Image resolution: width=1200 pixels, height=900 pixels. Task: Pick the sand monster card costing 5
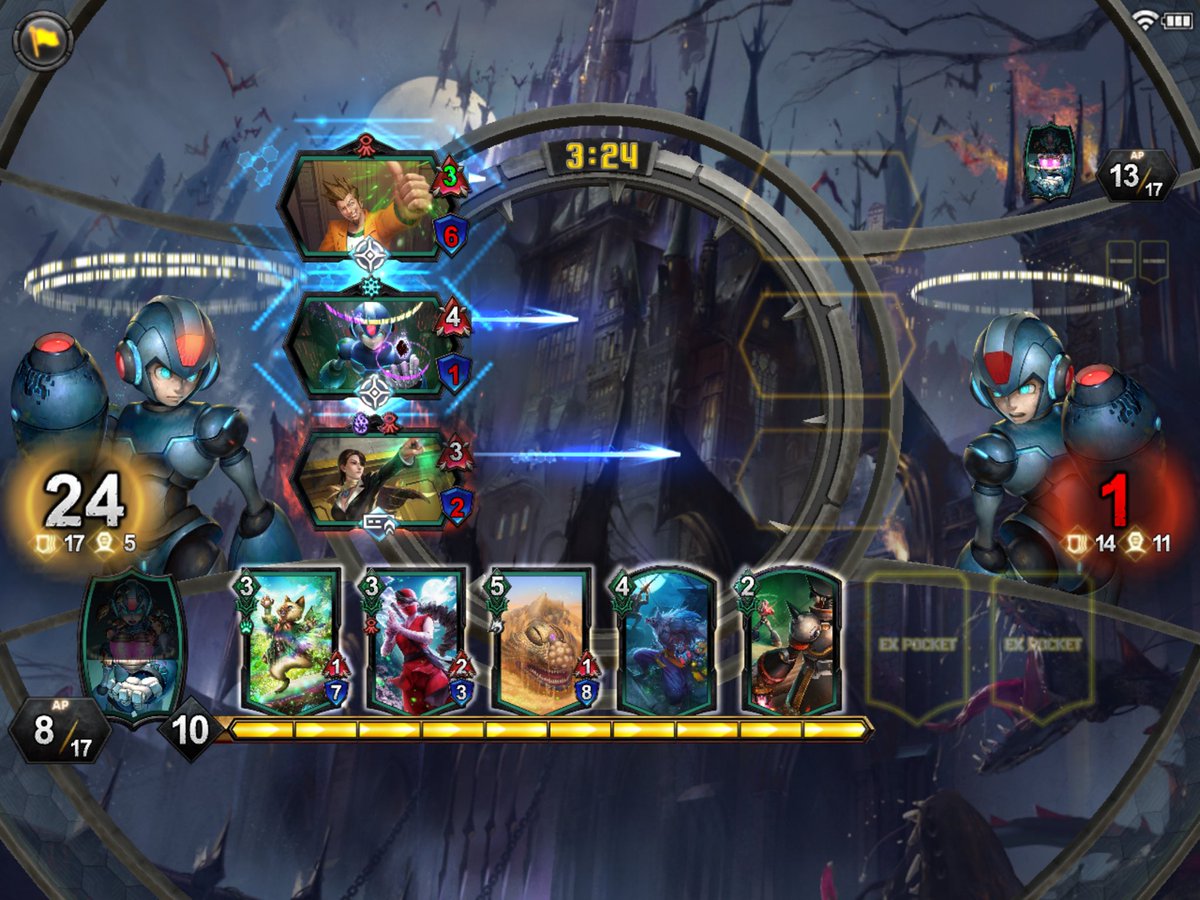542,642
